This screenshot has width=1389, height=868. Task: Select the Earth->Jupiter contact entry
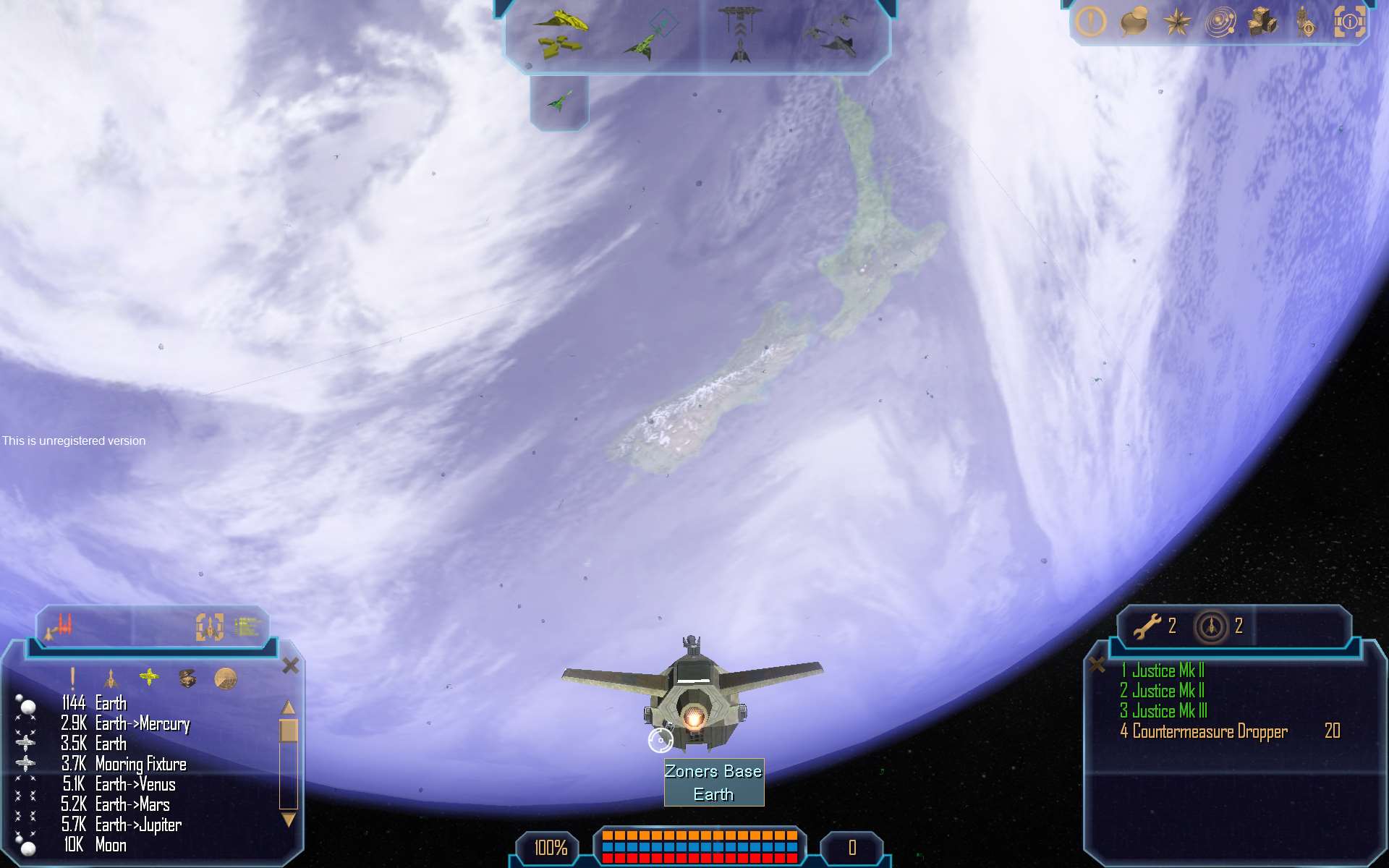[x=138, y=825]
